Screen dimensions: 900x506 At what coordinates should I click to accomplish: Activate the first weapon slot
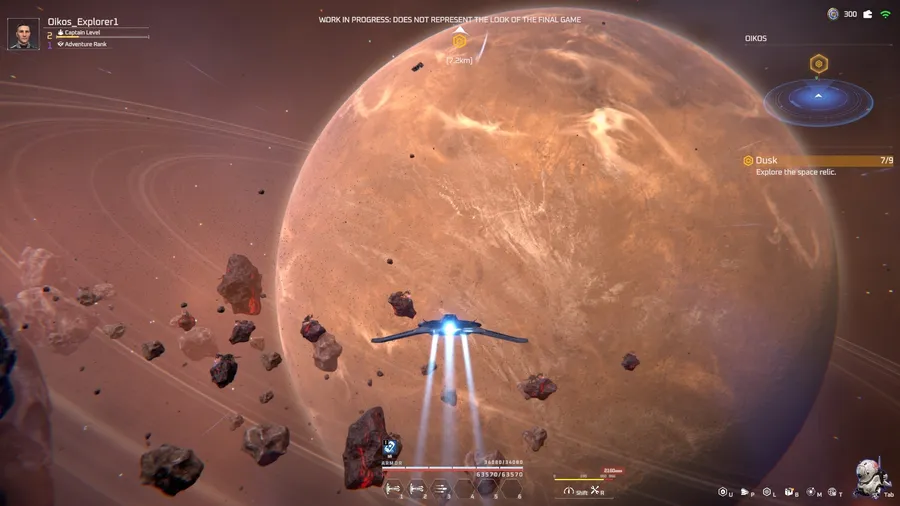[x=393, y=489]
